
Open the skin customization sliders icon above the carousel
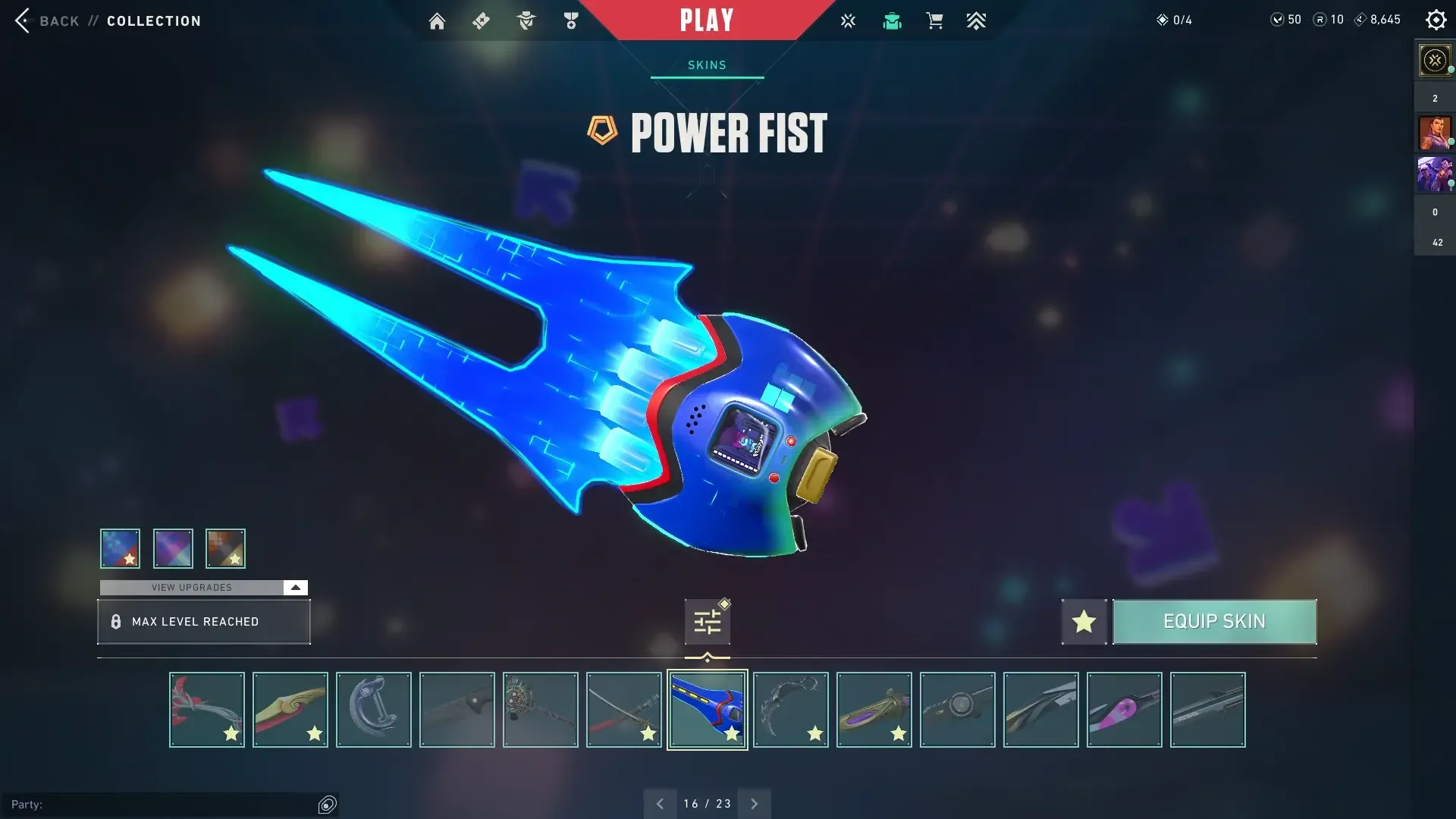tap(707, 620)
